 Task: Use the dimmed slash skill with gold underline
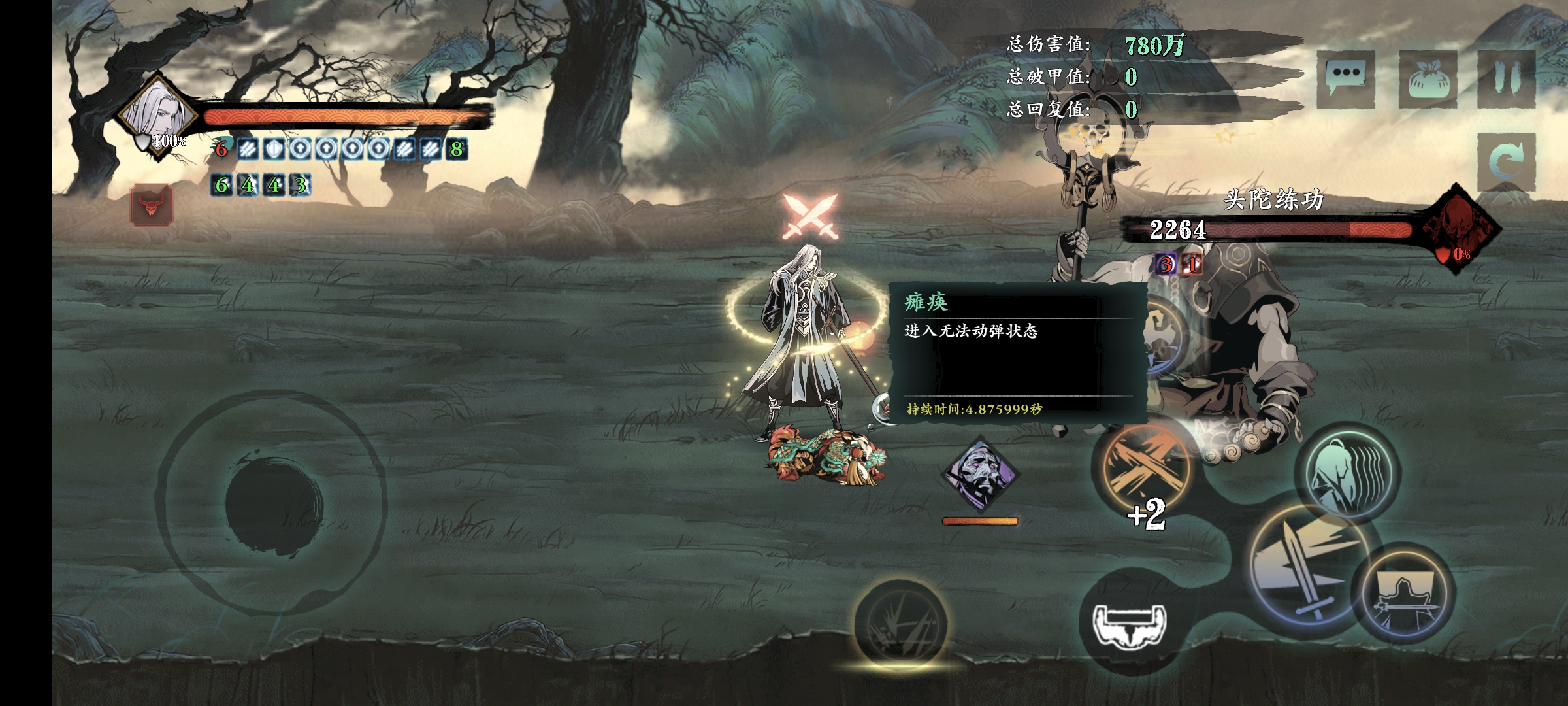click(901, 623)
